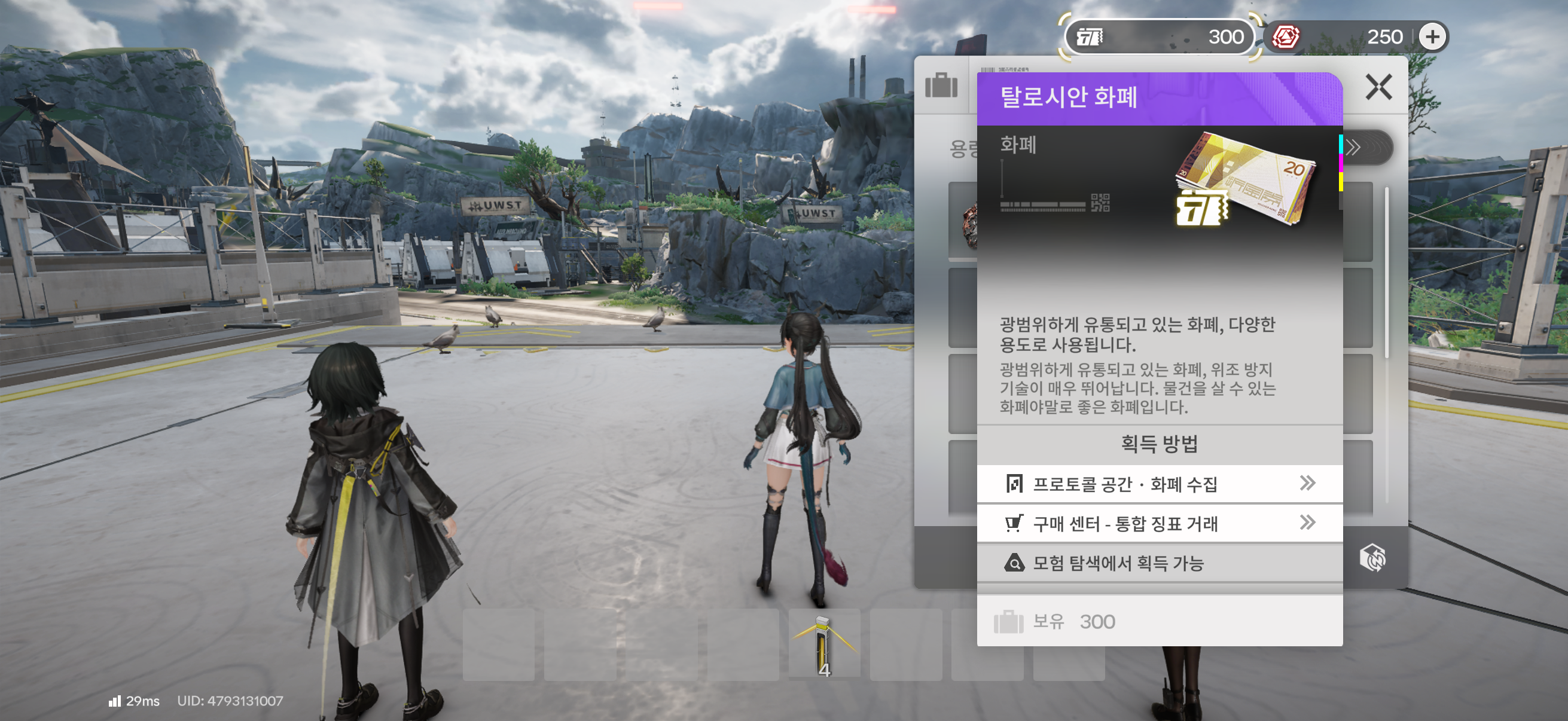This screenshot has height=721, width=1568.
Task: Select the hotbar slot holding 4 items
Action: [x=824, y=644]
